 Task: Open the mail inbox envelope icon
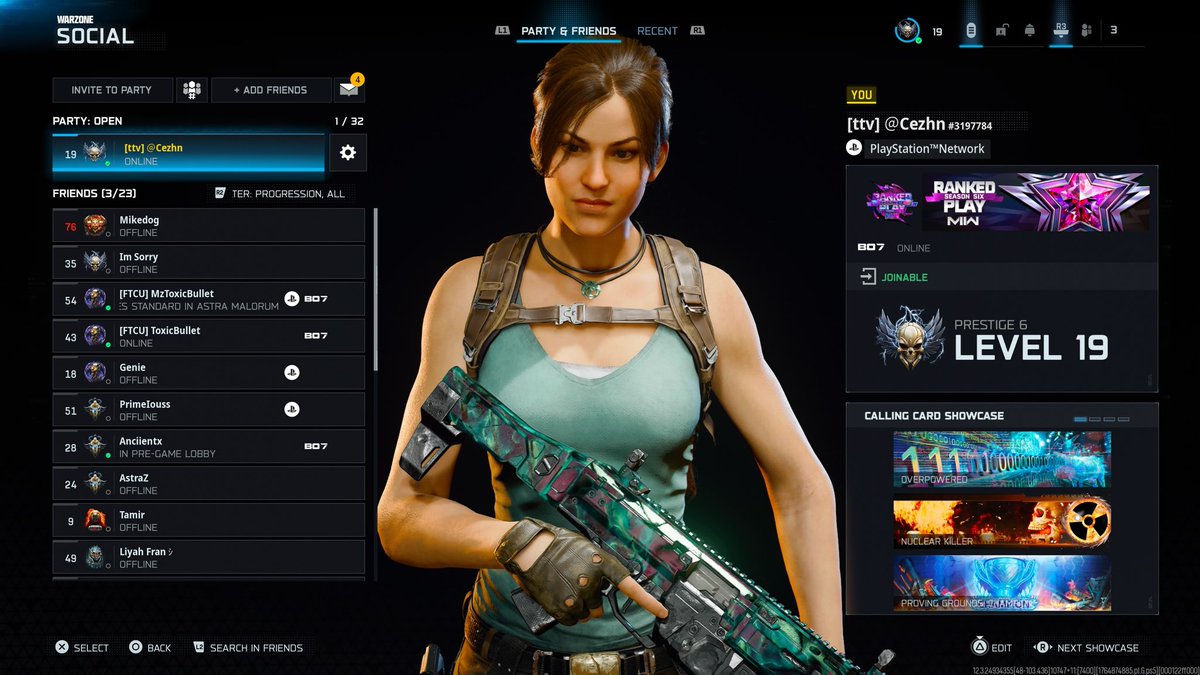coord(348,90)
